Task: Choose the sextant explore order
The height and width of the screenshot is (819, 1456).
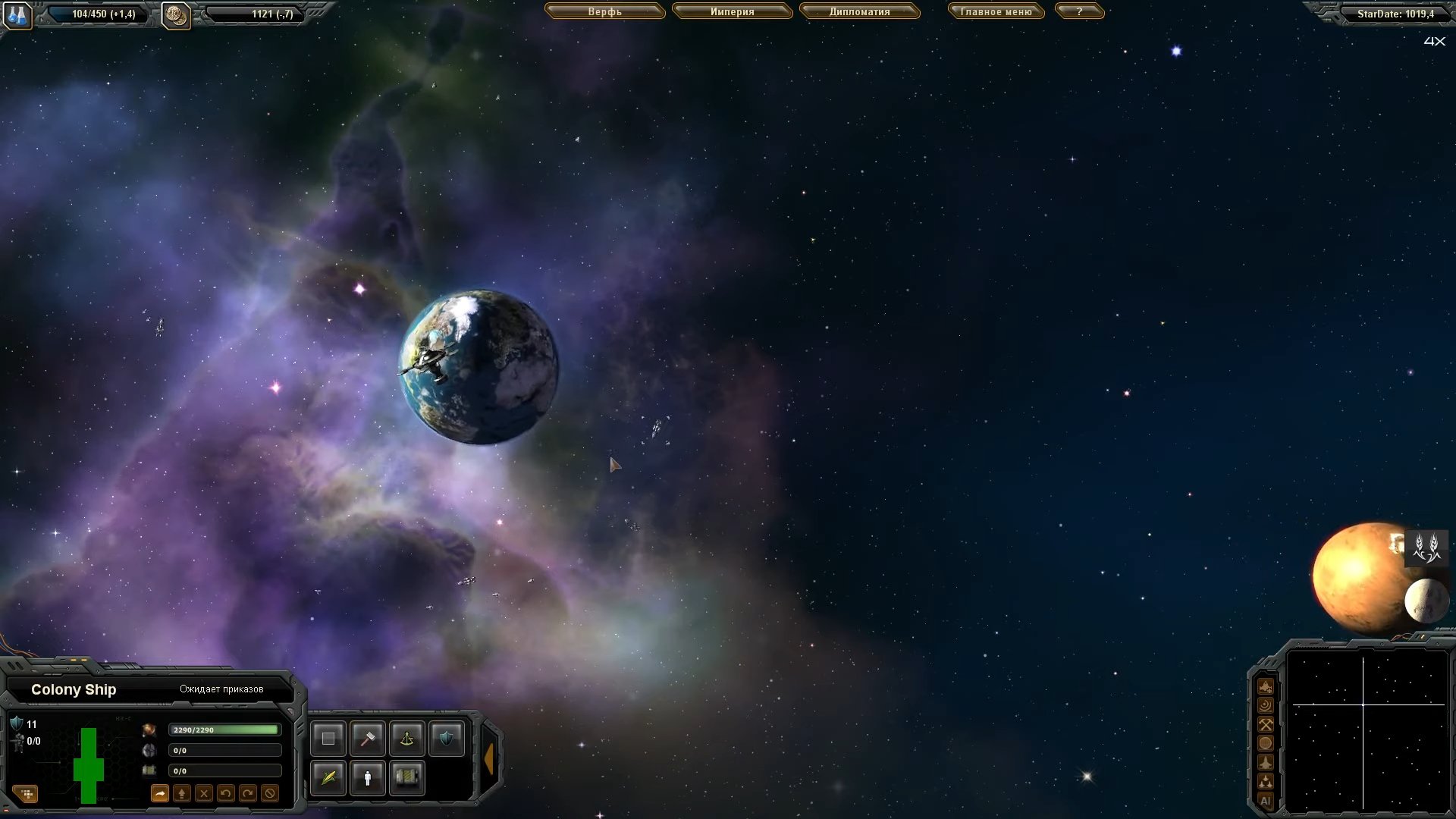Action: pos(407,739)
